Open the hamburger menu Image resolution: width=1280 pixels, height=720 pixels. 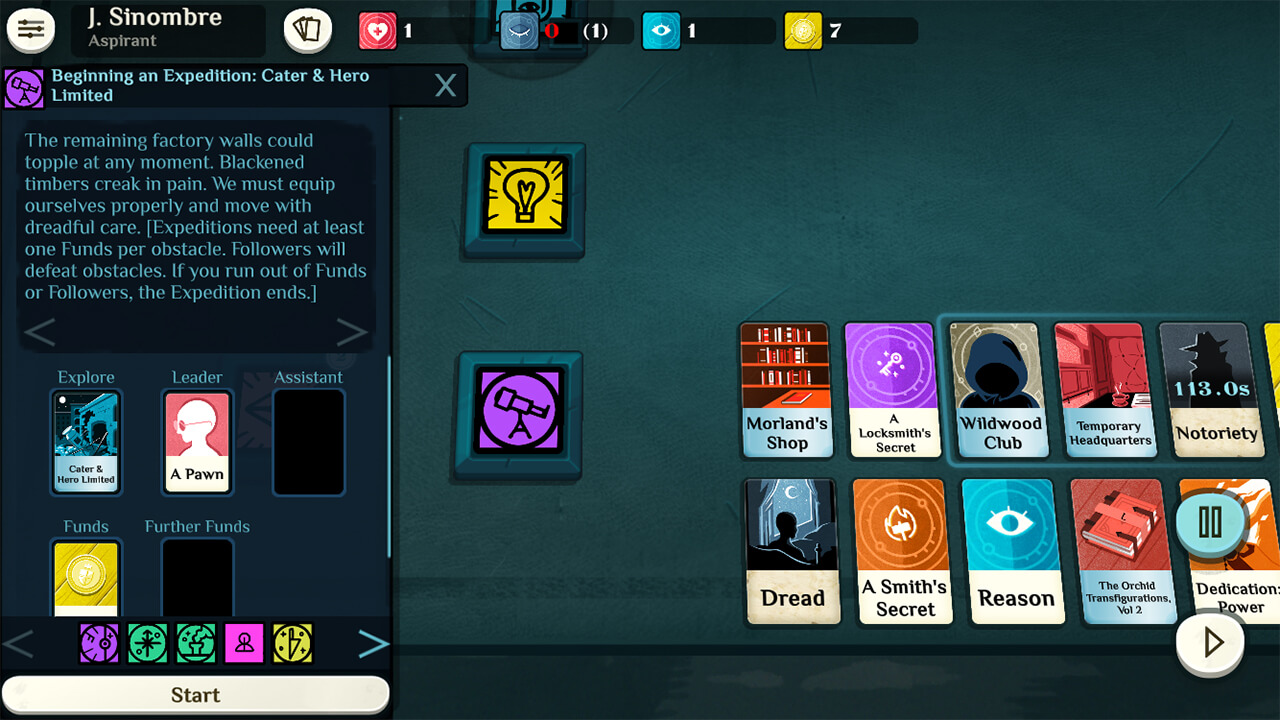coord(31,29)
